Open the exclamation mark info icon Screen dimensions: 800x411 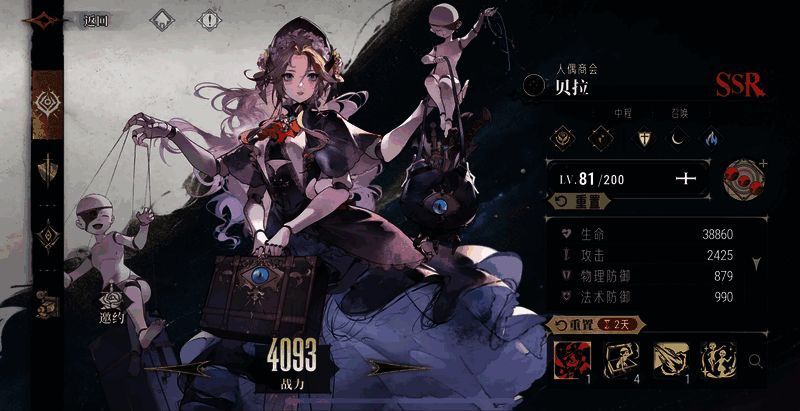(x=209, y=19)
